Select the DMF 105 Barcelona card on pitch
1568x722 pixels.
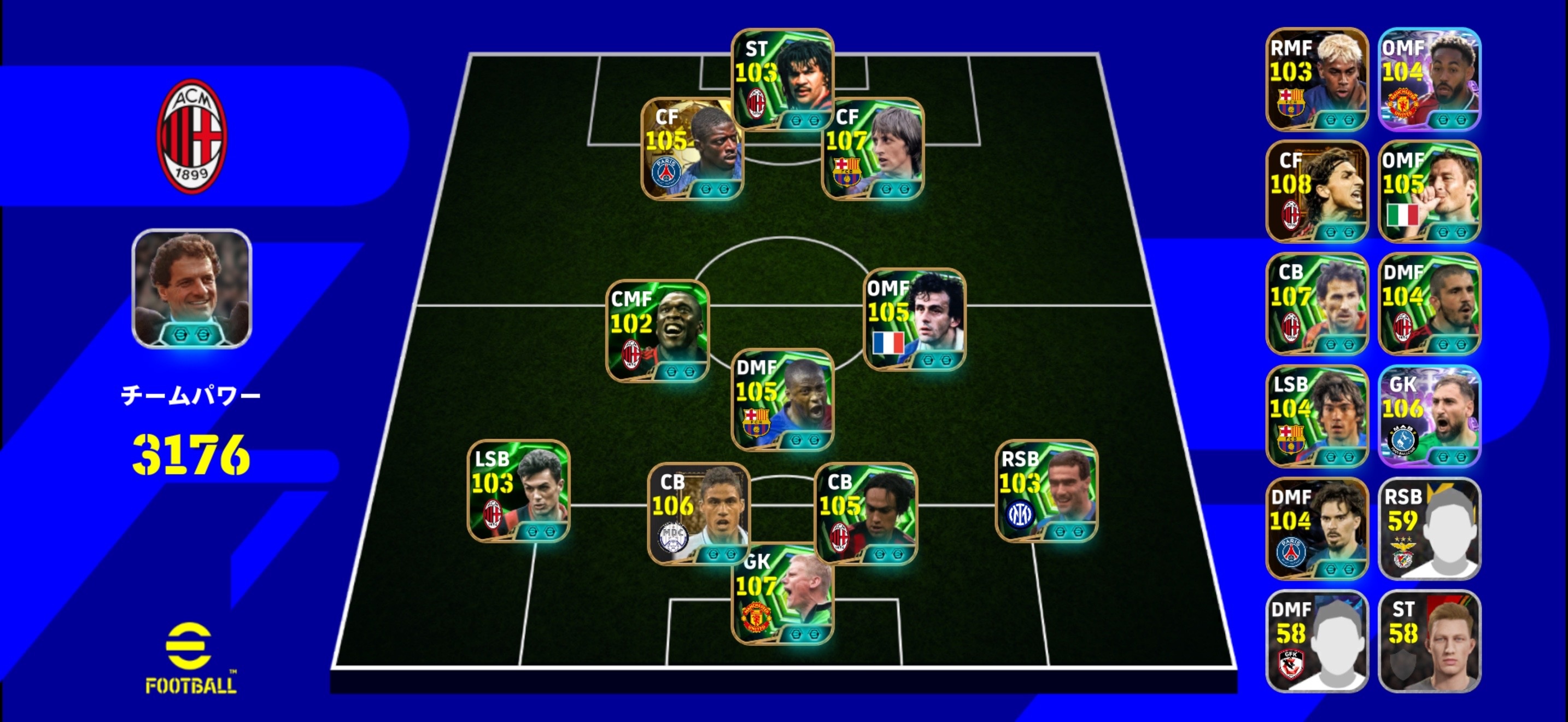tap(782, 399)
